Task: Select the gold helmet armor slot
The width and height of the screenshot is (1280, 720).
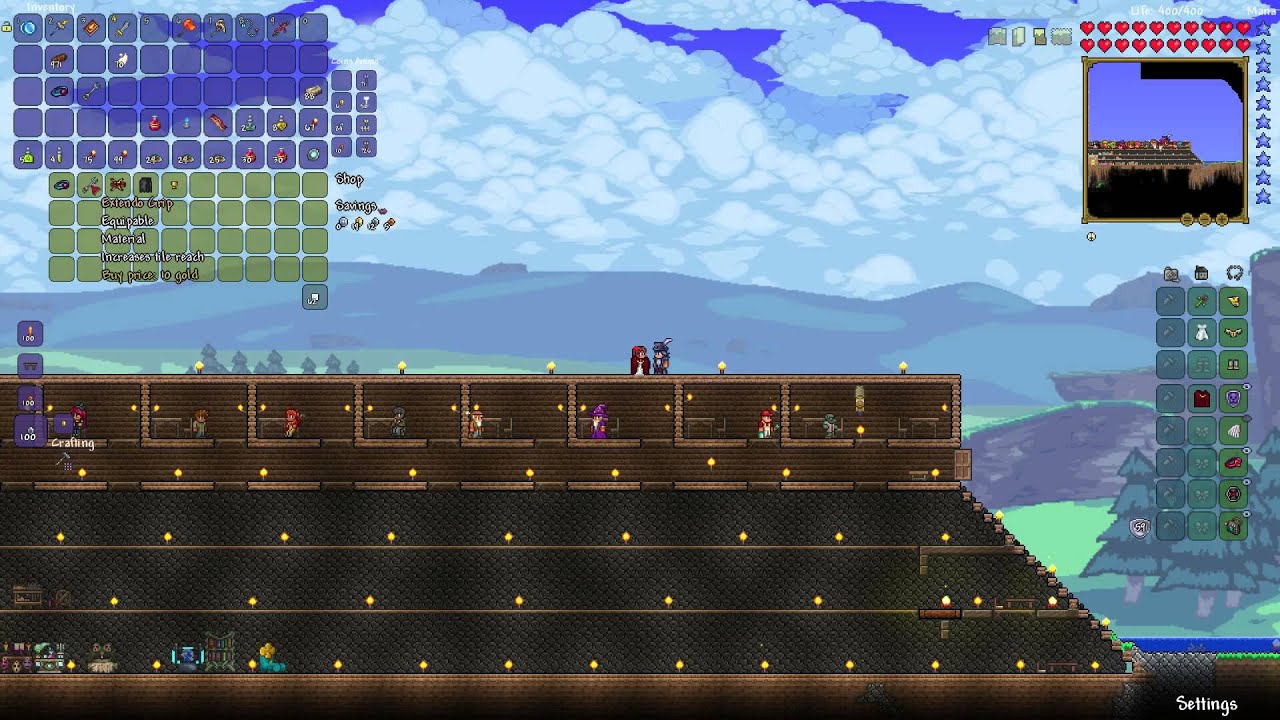Action: (1233, 301)
